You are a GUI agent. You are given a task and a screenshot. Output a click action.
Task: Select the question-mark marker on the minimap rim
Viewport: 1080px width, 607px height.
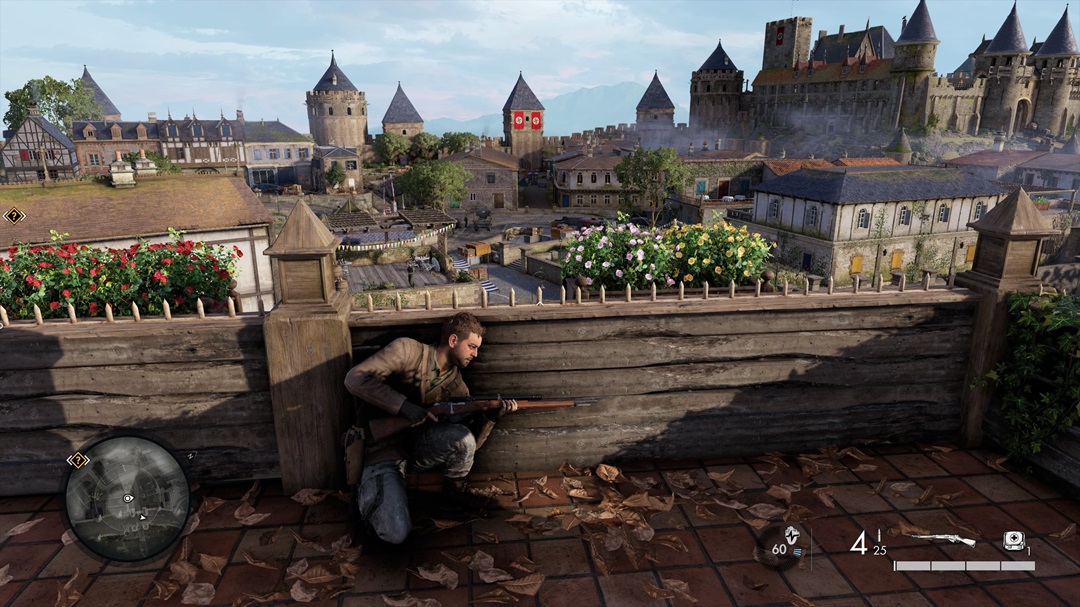(77, 460)
